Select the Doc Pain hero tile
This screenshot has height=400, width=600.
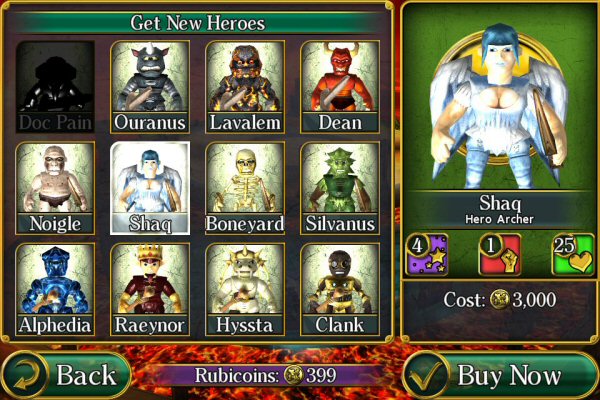point(55,87)
